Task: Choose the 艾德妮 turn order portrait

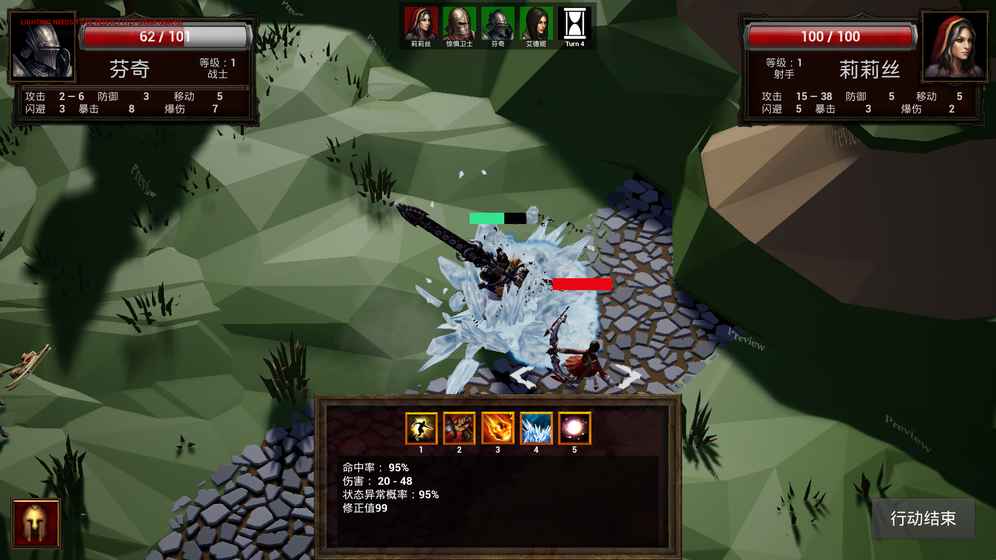Action: click(x=536, y=23)
